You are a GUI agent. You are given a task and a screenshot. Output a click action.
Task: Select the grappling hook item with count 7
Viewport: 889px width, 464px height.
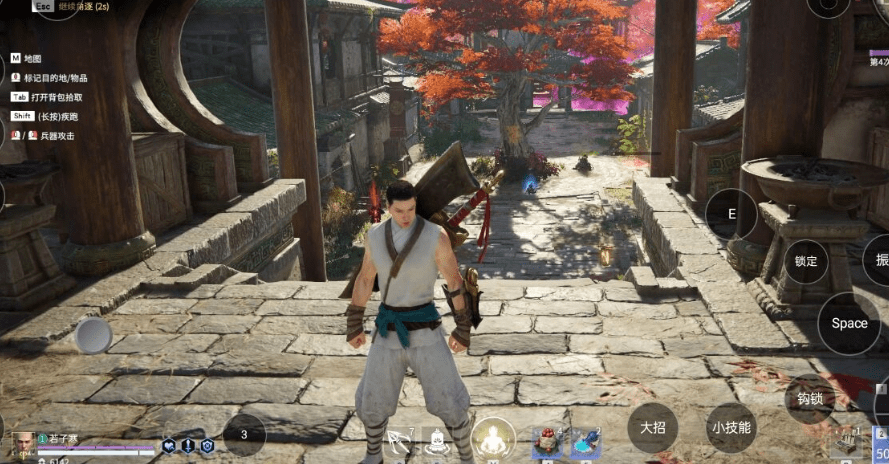coord(399,441)
